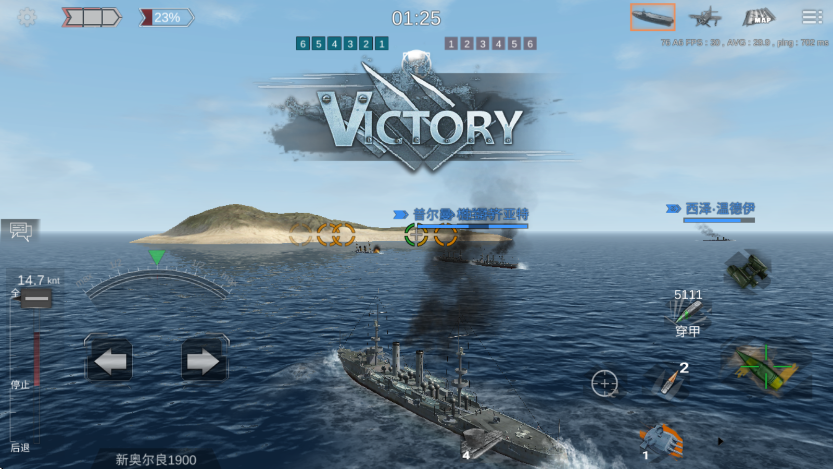Steer the ship with the right arrow

203,361
